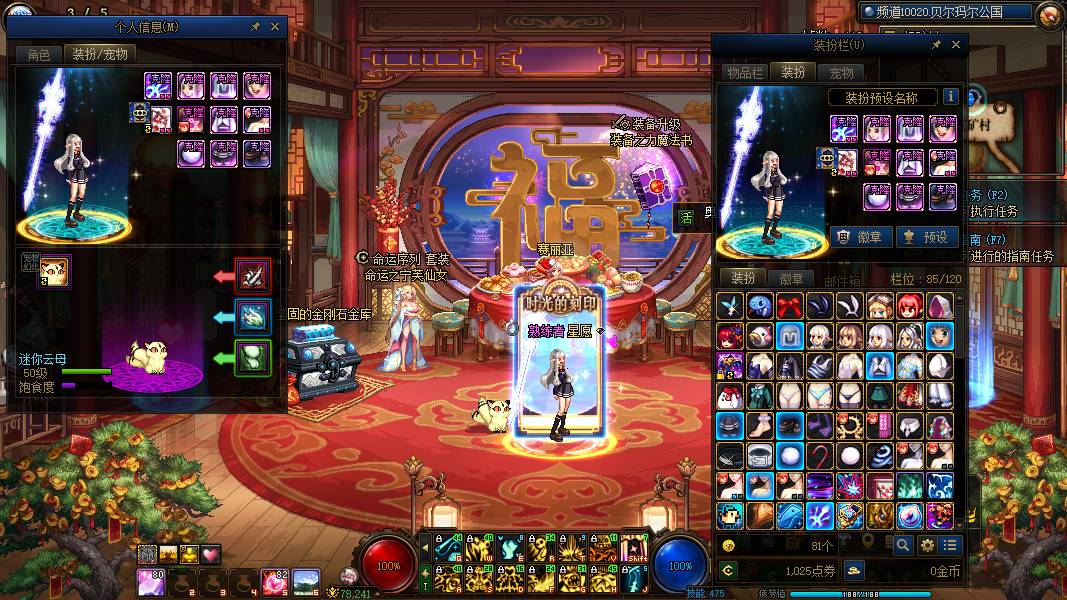Select the red pet equipment slot
1067x600 pixels.
[252, 275]
